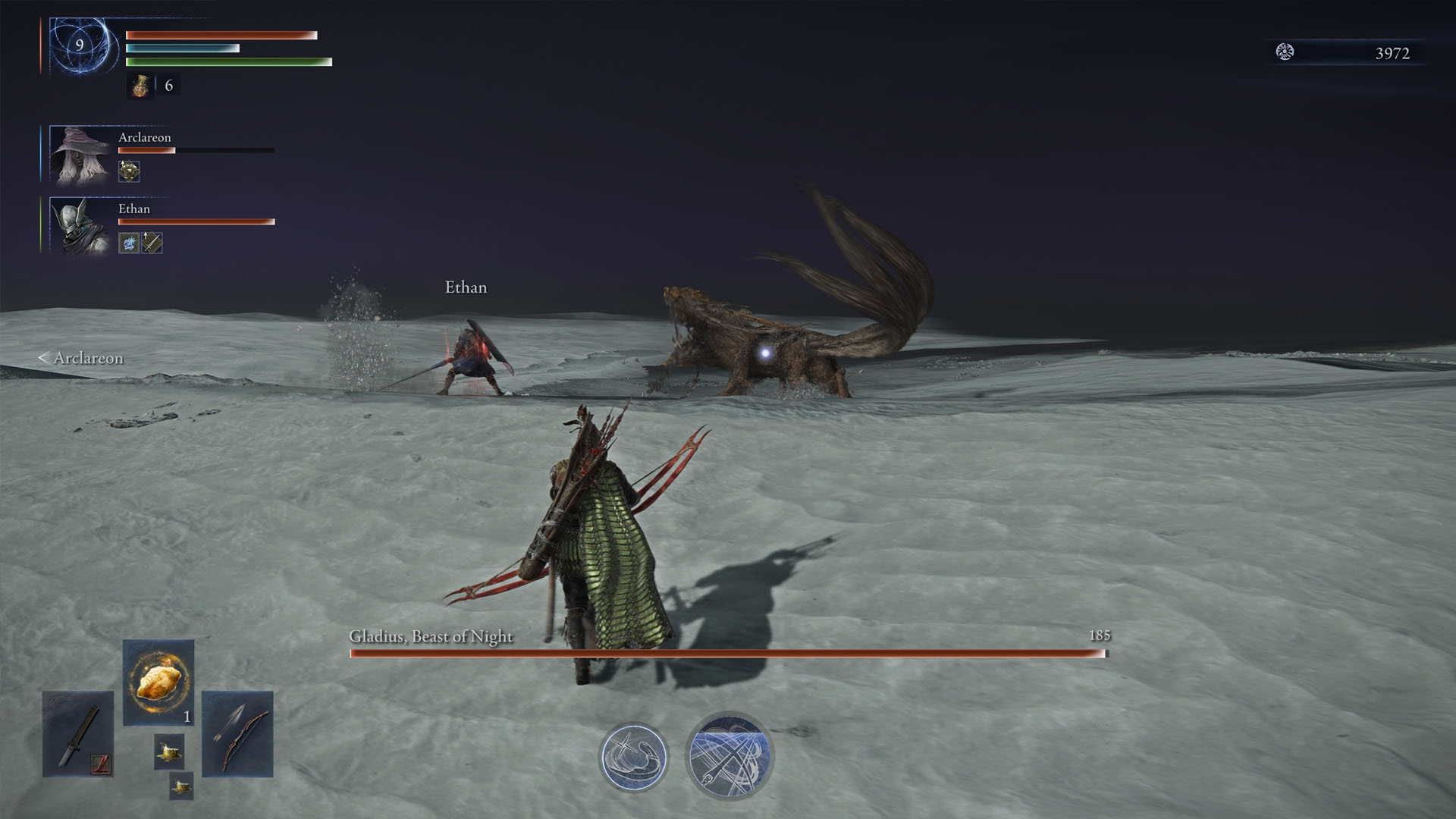Viewport: 1456px width, 819px height.
Task: Click the crossed-swords effect emblem at bottom center
Action: pyautogui.click(x=730, y=755)
